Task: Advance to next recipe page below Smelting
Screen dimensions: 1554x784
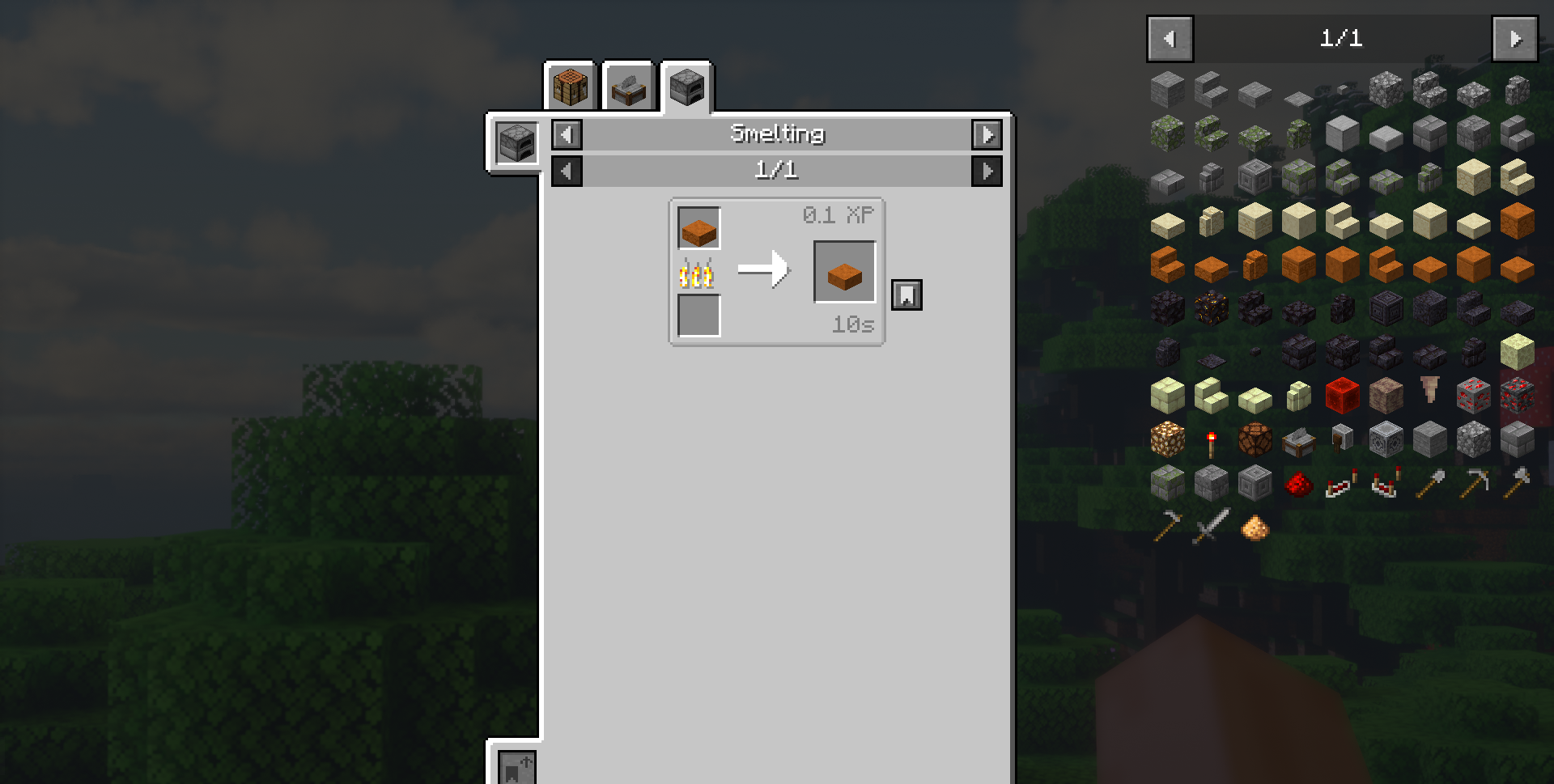Action: [x=987, y=171]
